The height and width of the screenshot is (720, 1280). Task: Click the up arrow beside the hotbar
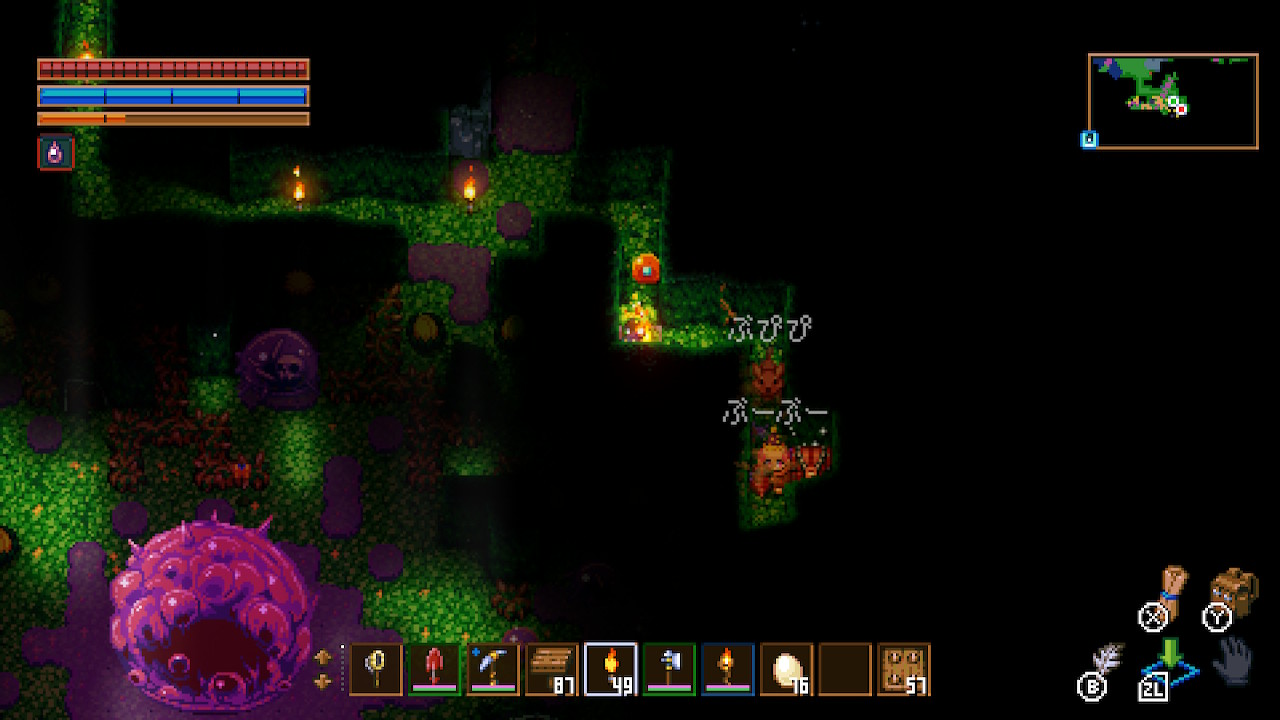pyautogui.click(x=323, y=657)
